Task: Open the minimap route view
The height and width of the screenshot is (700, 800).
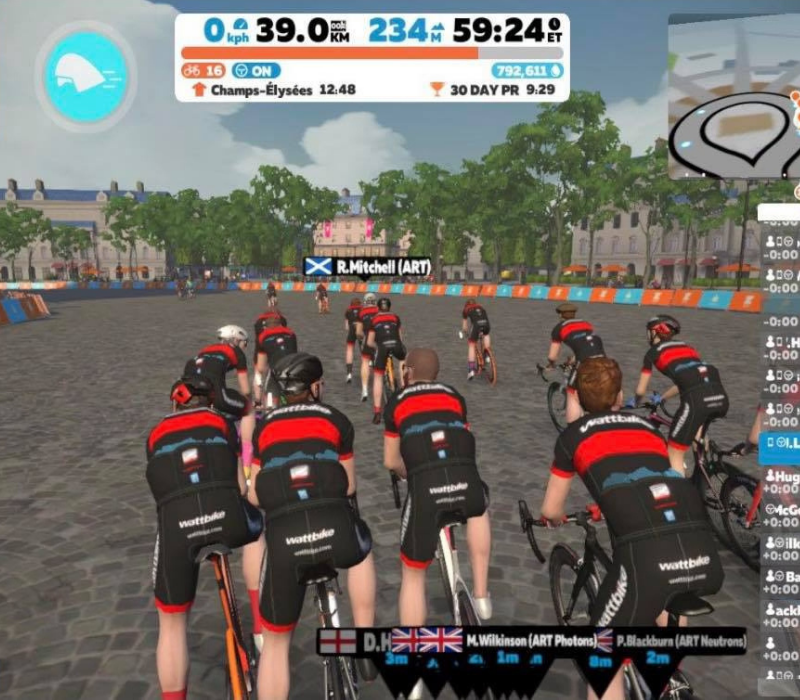Action: pyautogui.click(x=733, y=98)
